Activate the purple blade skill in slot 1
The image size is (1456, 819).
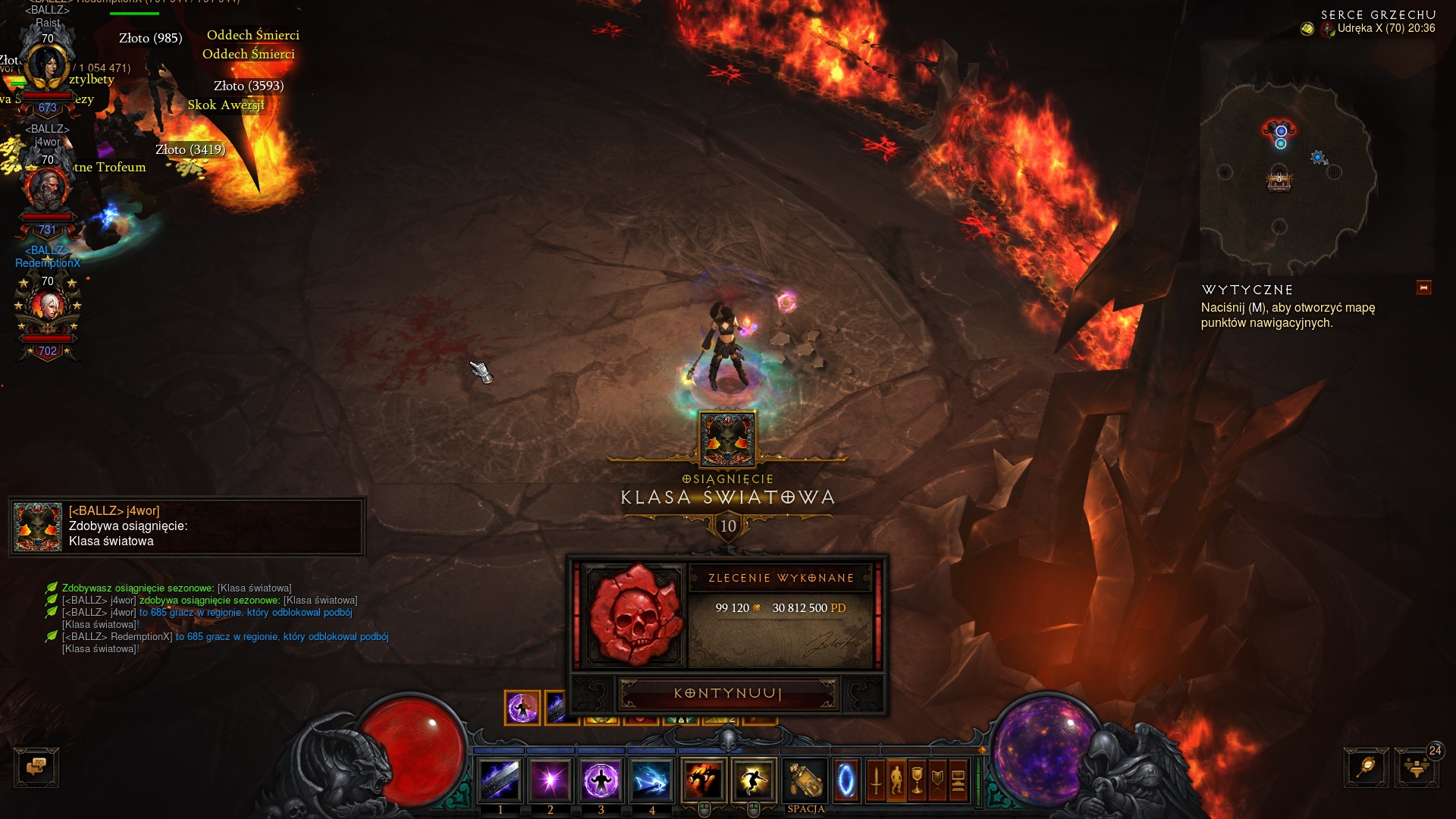coord(500,780)
